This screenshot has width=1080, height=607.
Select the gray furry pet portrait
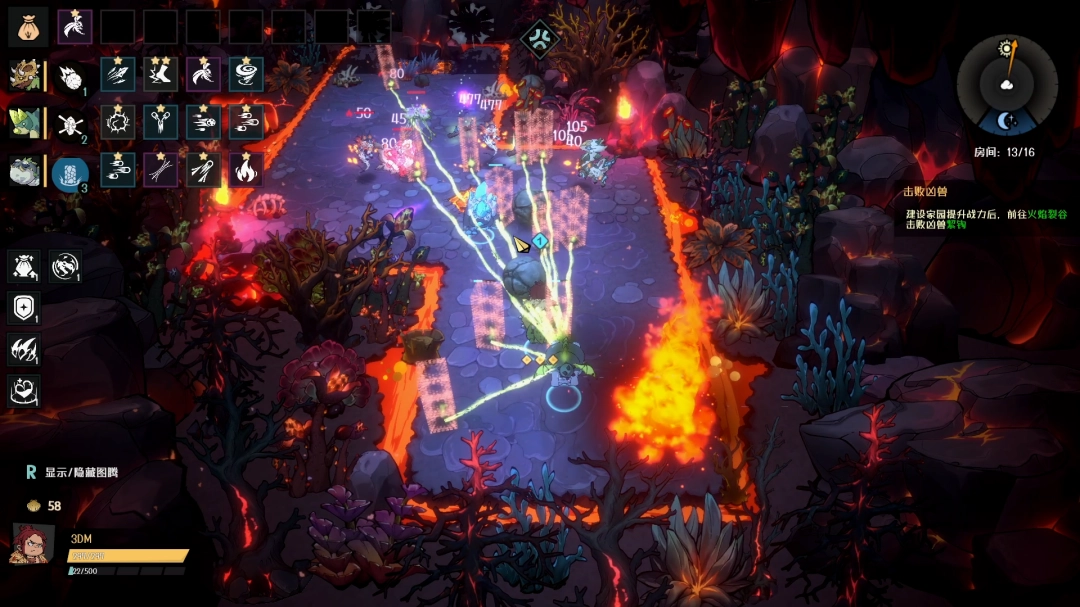click(x=25, y=170)
